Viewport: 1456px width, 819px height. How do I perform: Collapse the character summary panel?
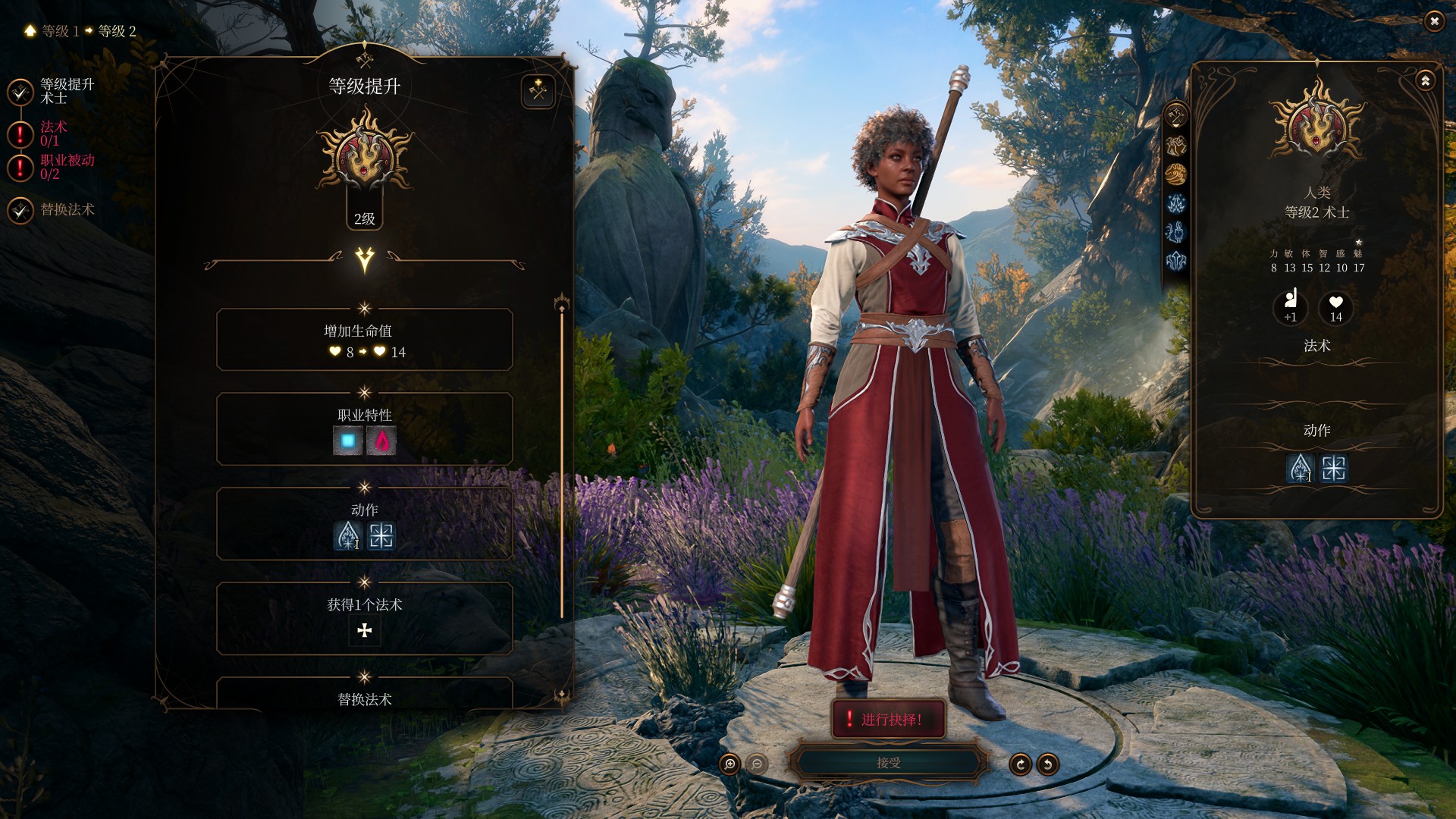pos(1426,80)
